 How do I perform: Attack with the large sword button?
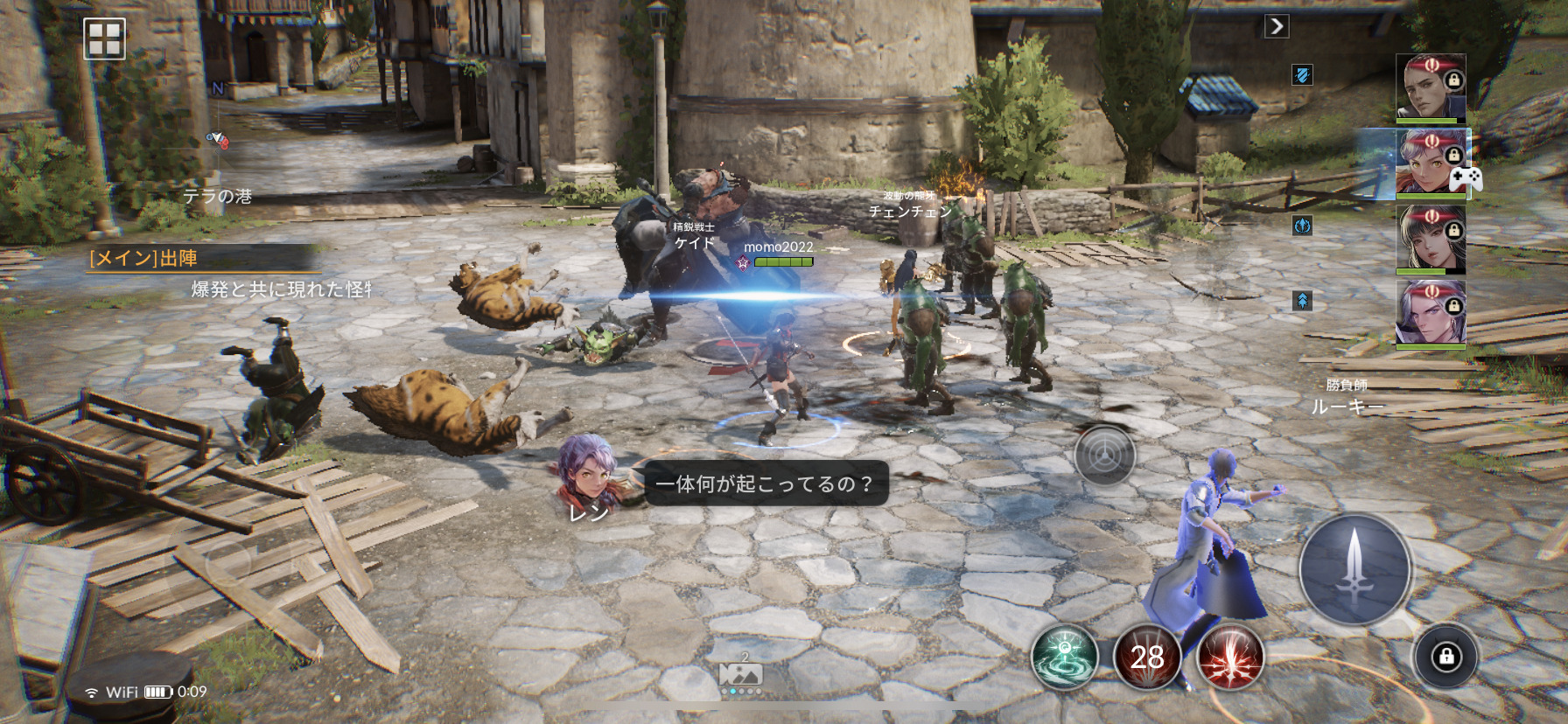[x=1354, y=569]
